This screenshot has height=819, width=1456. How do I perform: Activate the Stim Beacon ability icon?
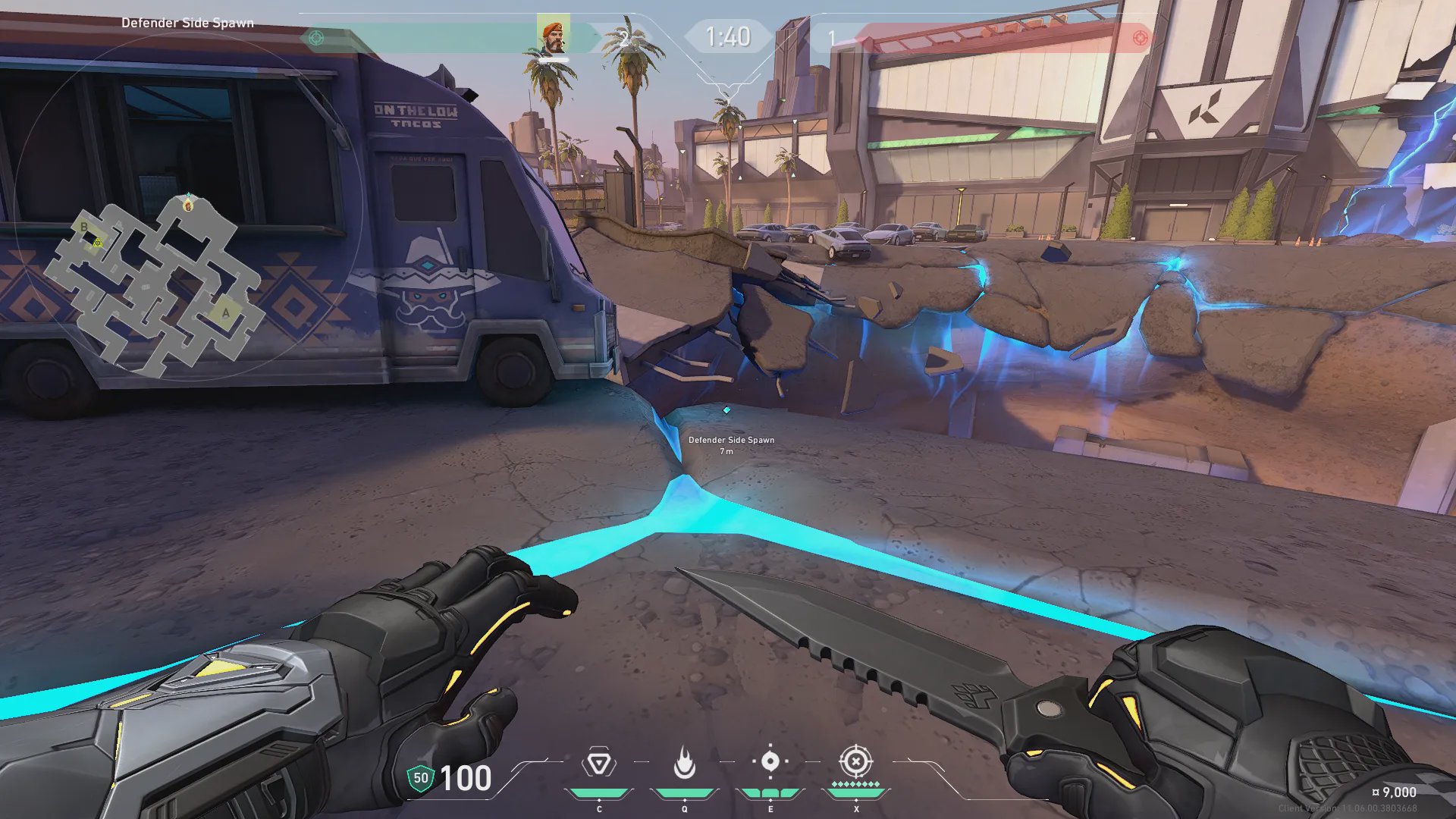(598, 763)
